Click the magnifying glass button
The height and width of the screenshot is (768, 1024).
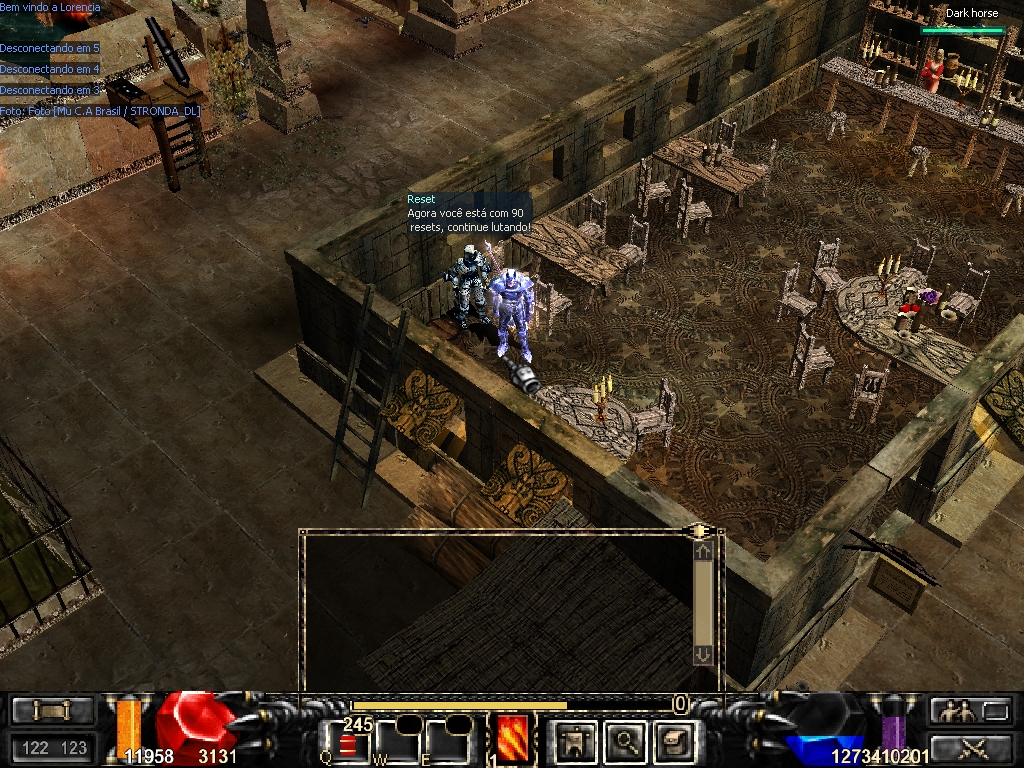point(626,741)
